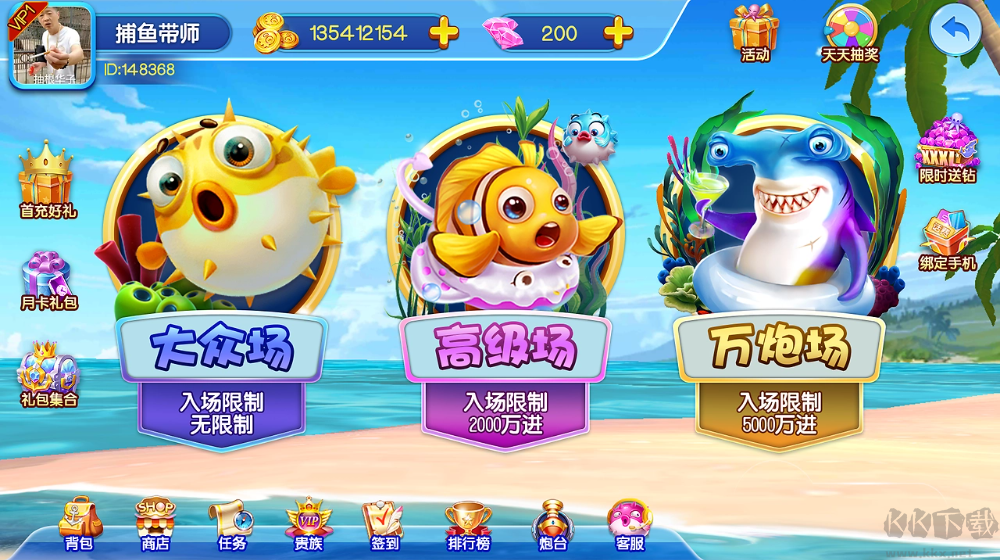The height and width of the screenshot is (560, 1000).
Task: Show the 任务 quest list
Action: [231, 523]
